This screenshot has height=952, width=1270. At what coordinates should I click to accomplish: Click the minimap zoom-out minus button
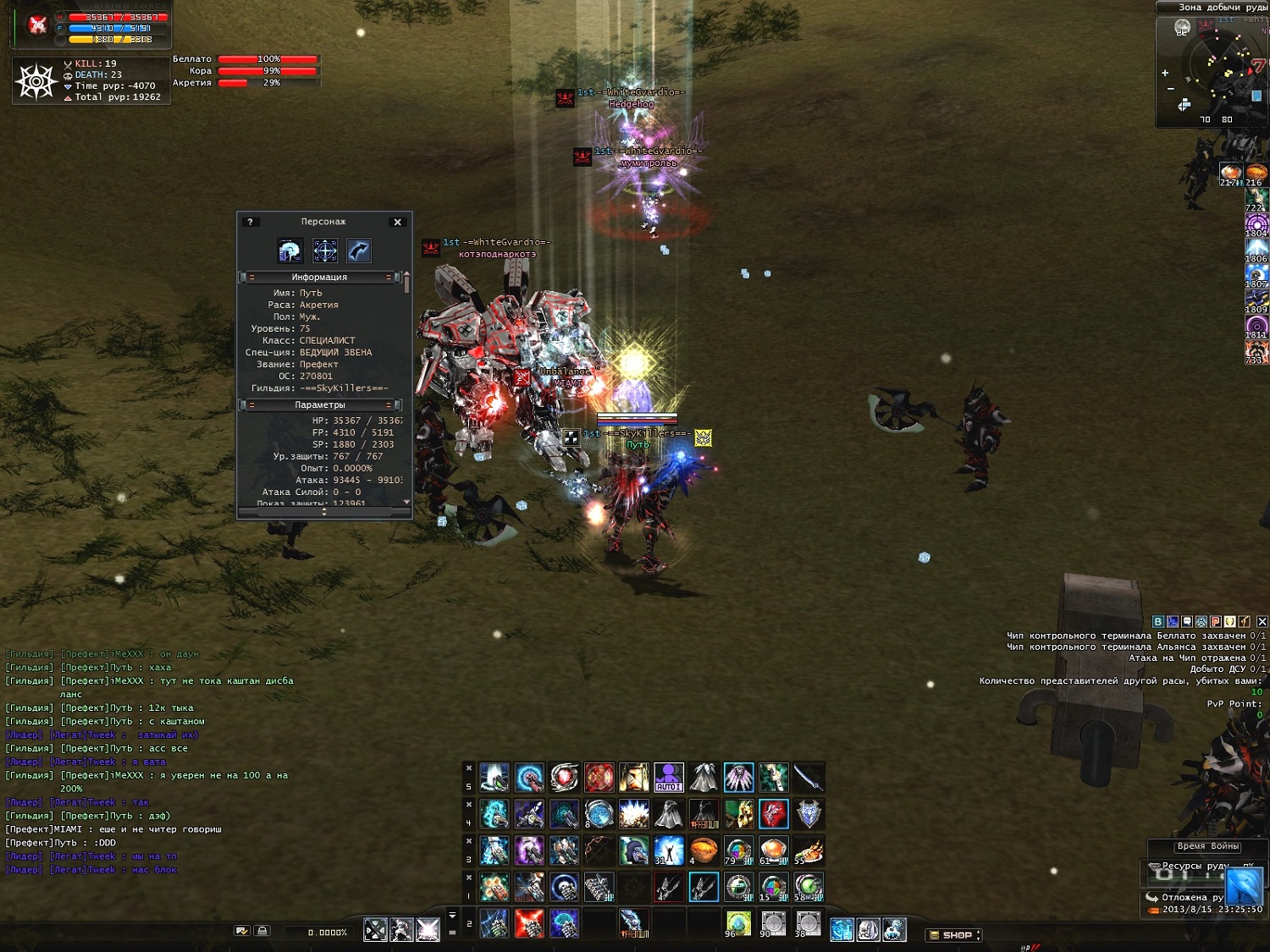click(x=1171, y=89)
